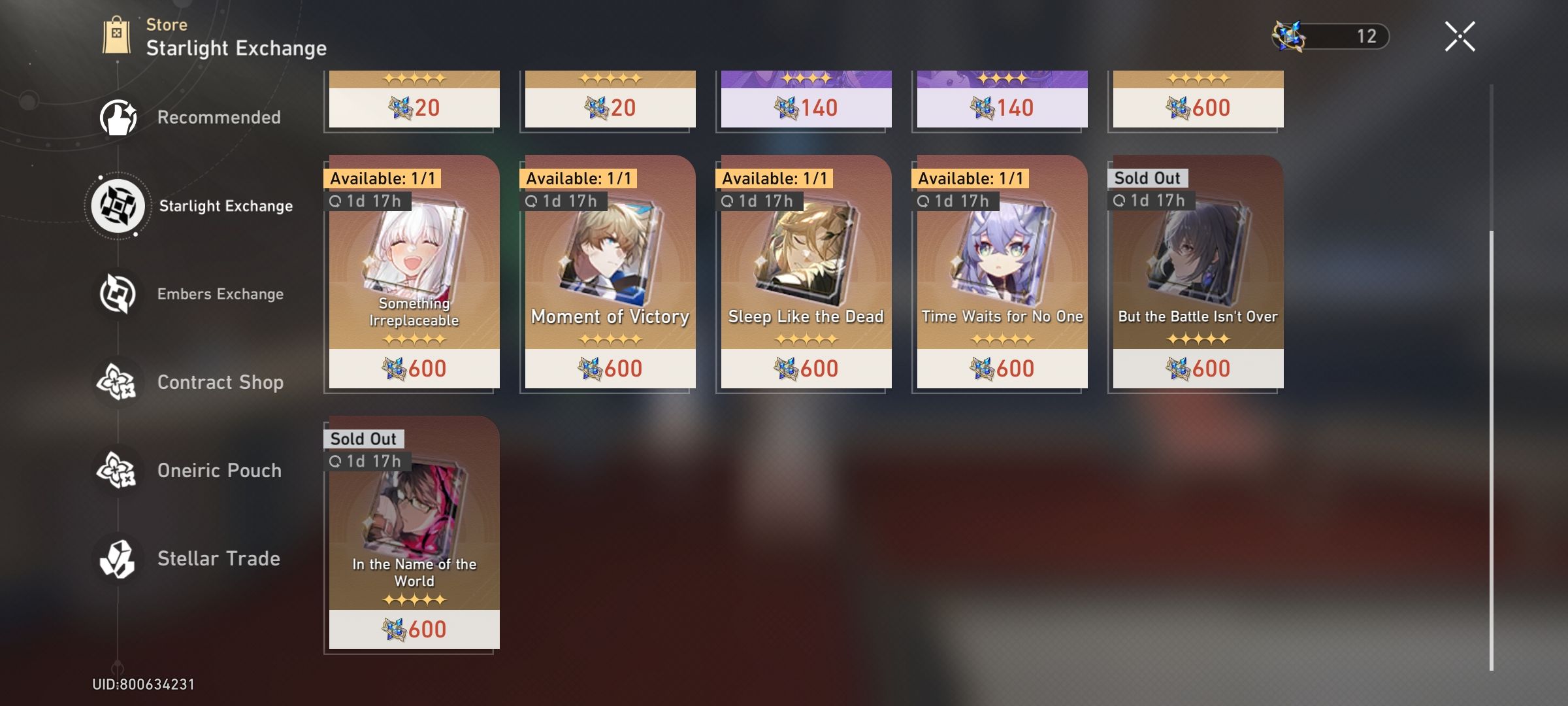Open Something Irreplaceable item details
Screen dimensions: 1568x706
(413, 275)
